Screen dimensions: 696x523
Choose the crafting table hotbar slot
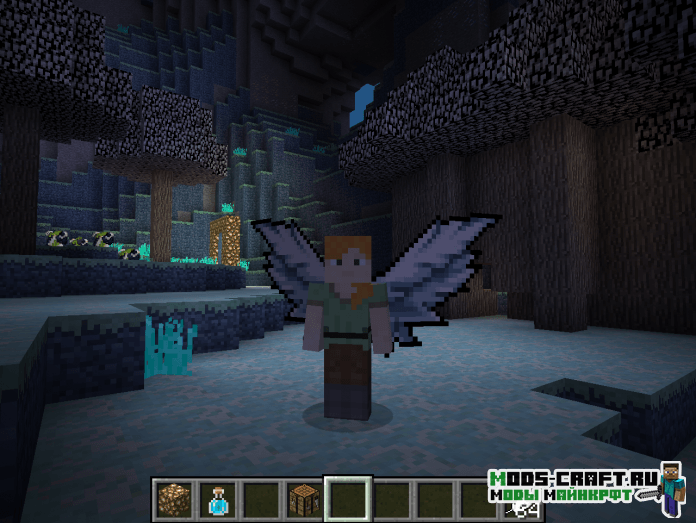click(302, 498)
